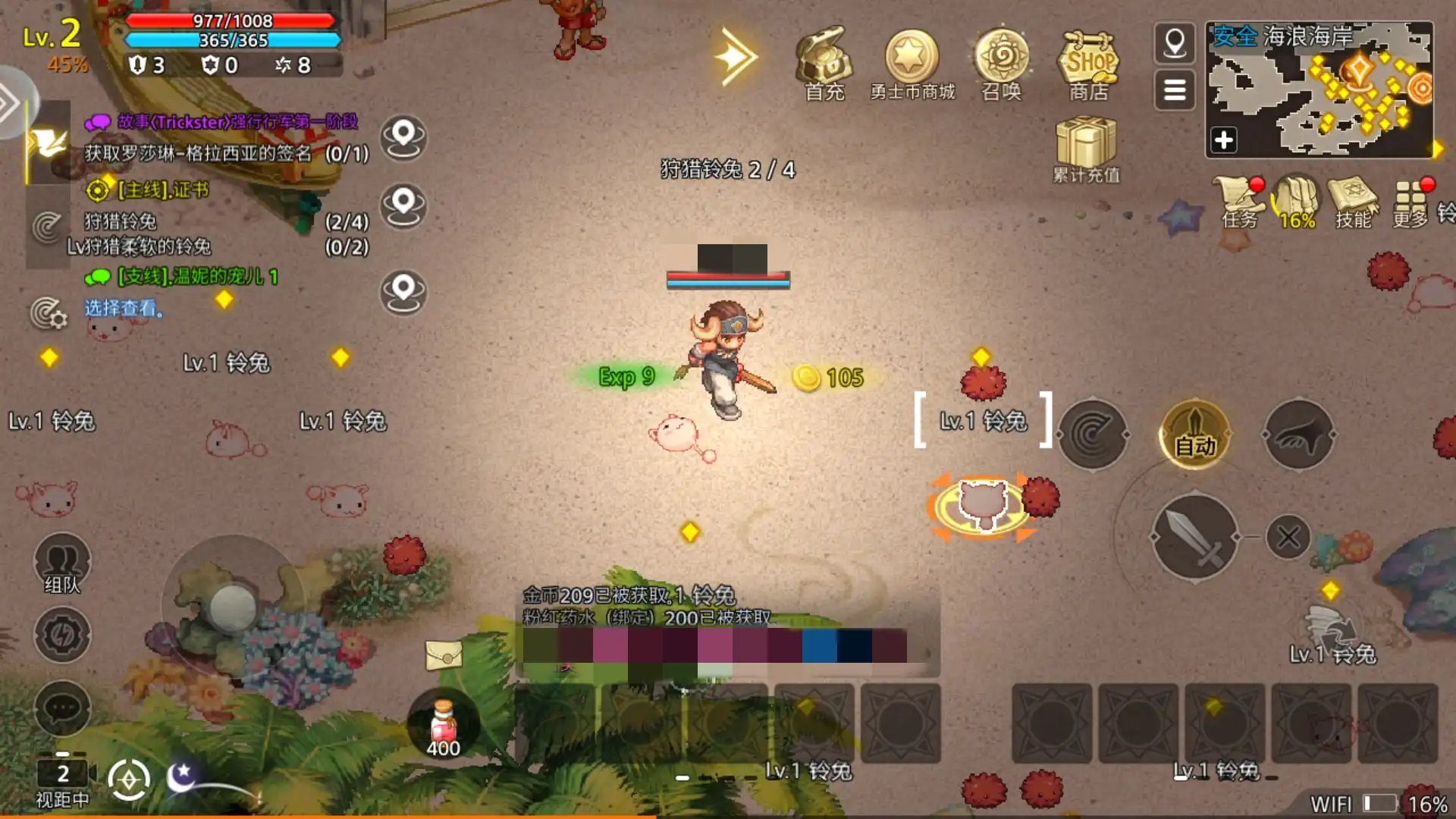Open the 组队 team panel
This screenshot has width=1456, height=819.
click(x=62, y=565)
